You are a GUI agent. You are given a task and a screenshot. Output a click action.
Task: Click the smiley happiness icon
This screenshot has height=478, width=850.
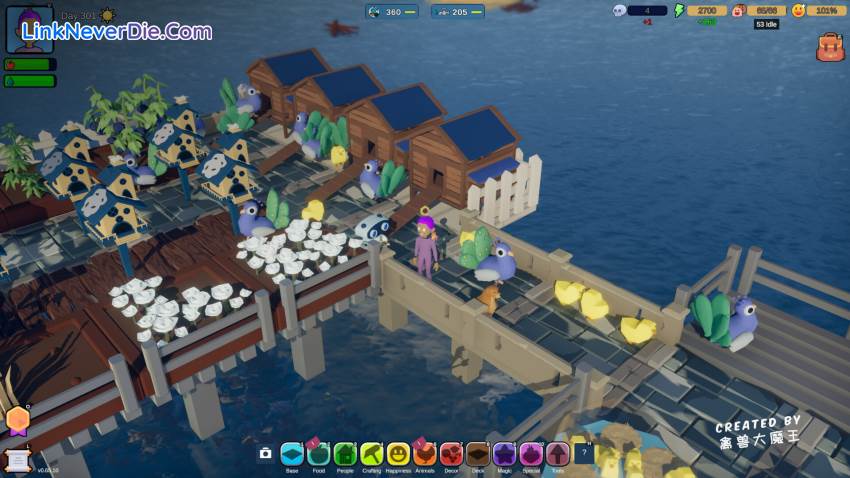pos(798,11)
